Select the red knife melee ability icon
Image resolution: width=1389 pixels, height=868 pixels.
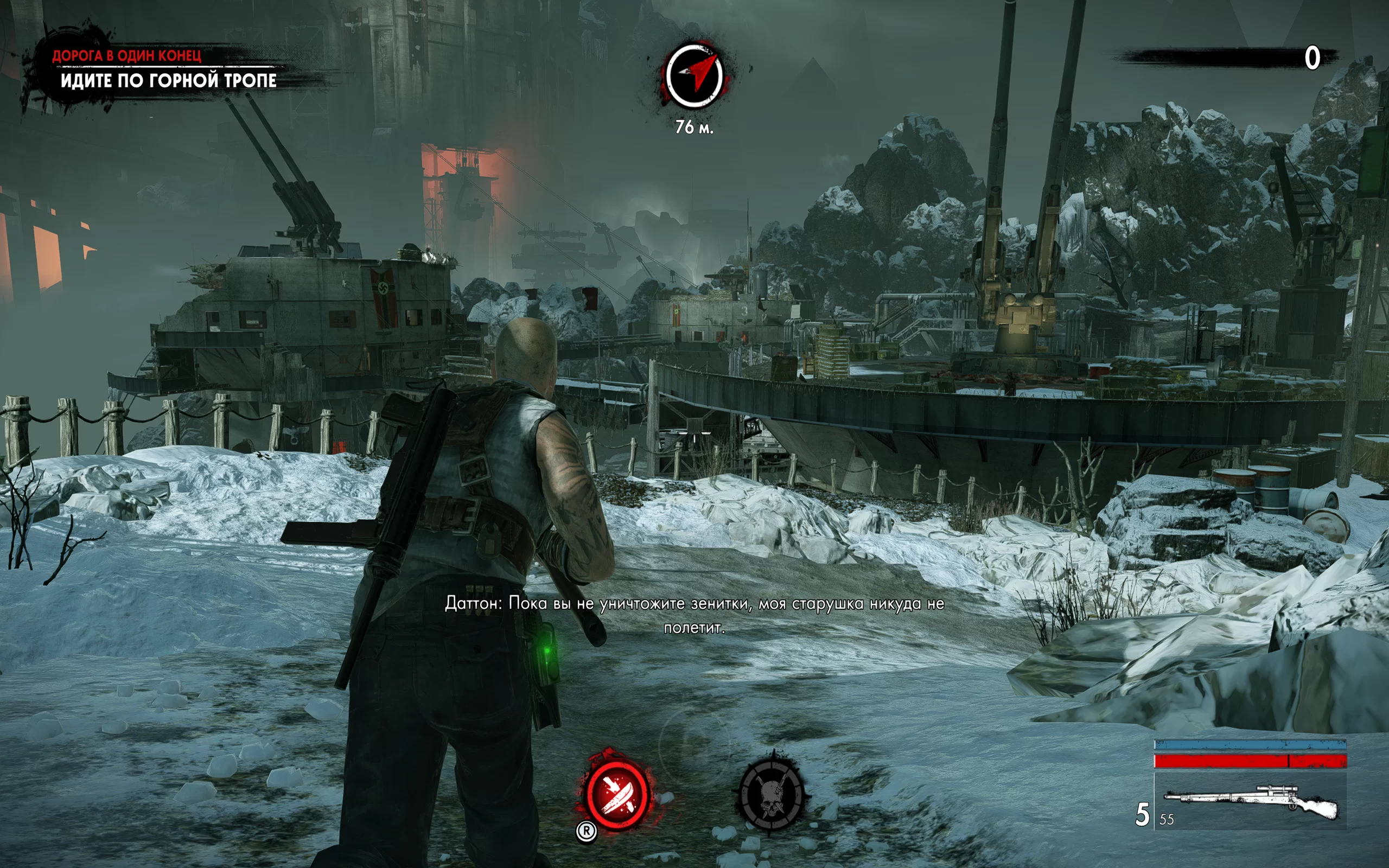[616, 794]
